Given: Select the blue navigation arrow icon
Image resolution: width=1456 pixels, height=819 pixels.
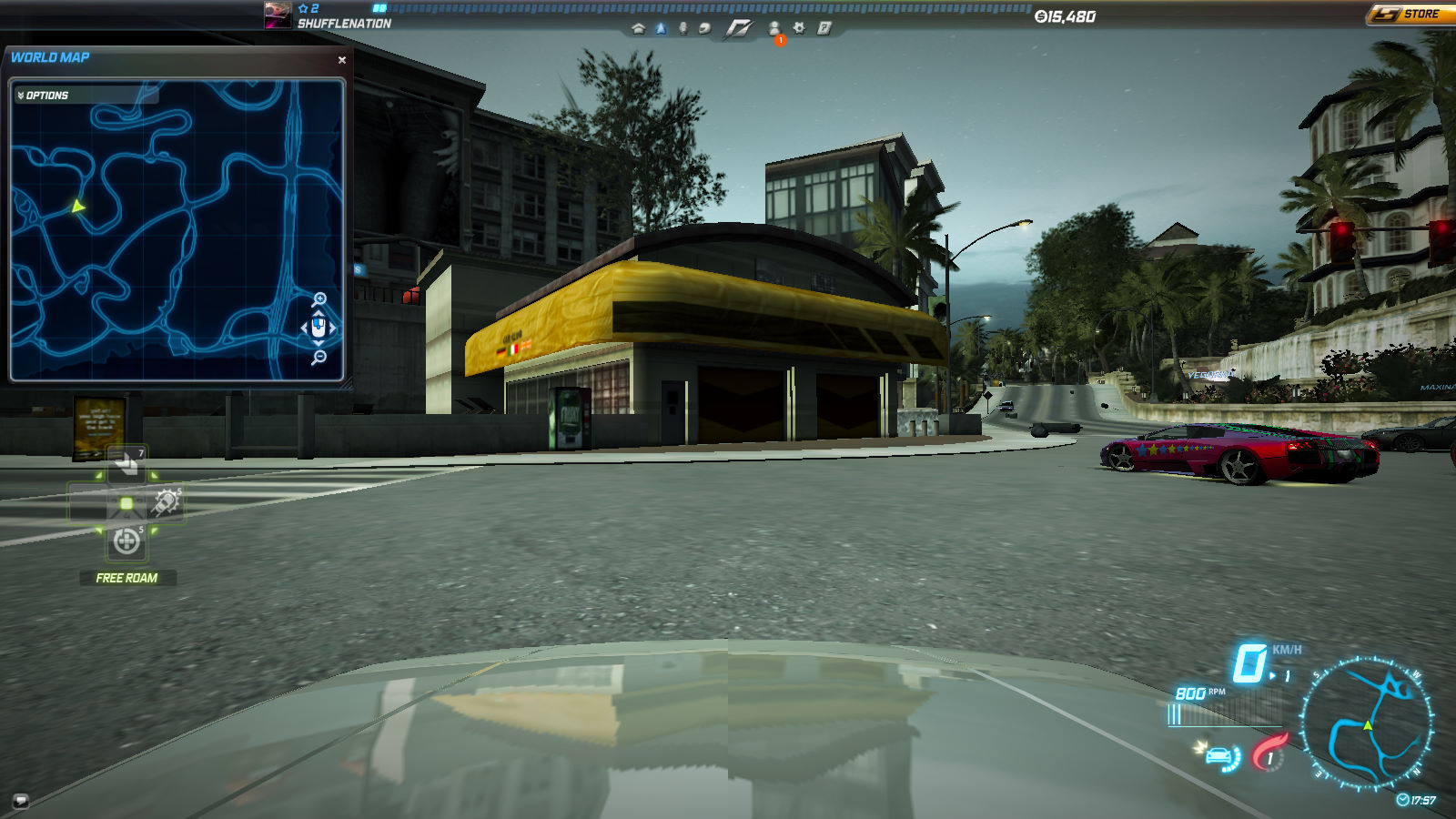Looking at the screenshot, I should [661, 28].
